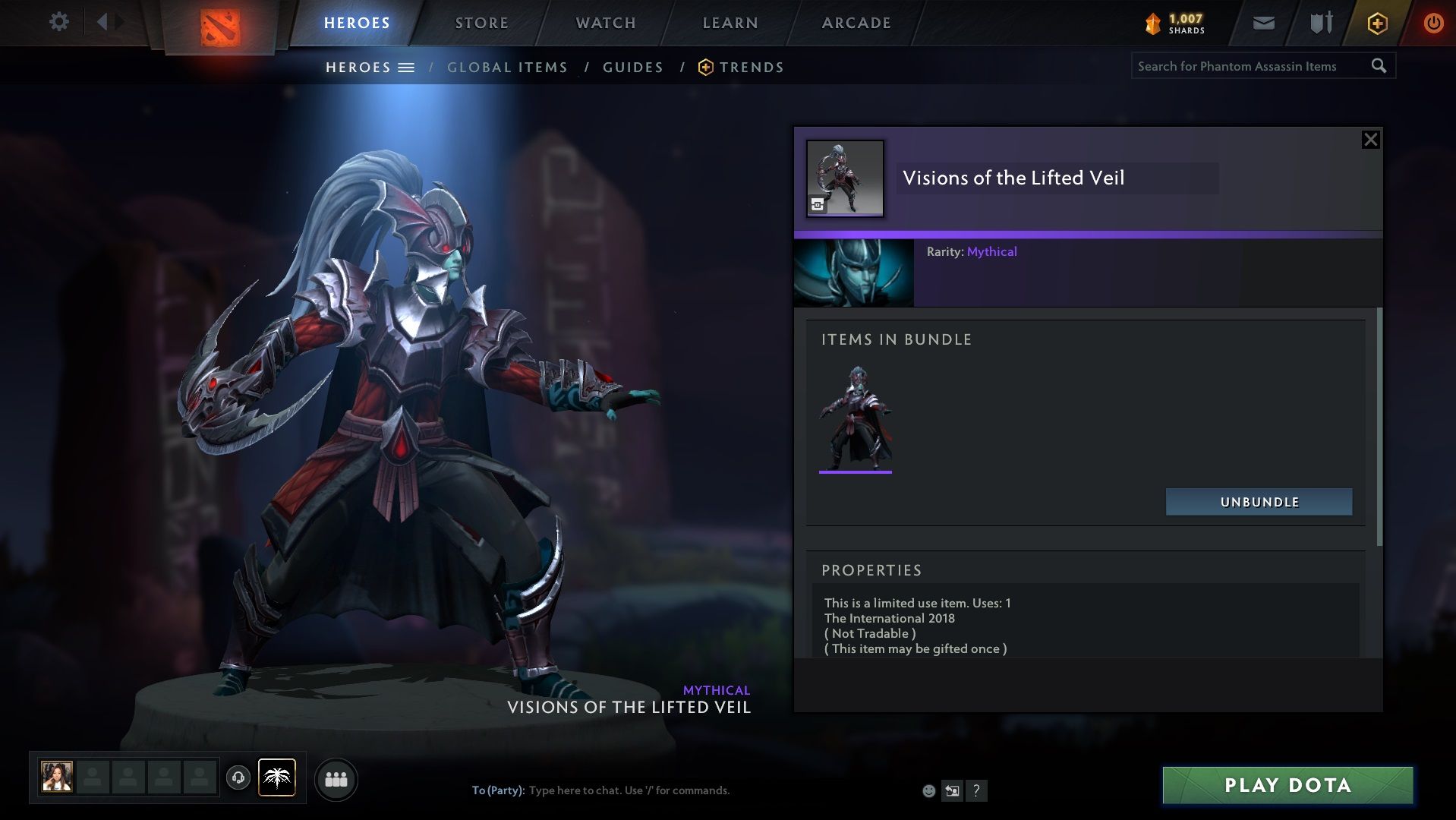View the Trends page
Screen dimensions: 1456x820
click(751, 68)
